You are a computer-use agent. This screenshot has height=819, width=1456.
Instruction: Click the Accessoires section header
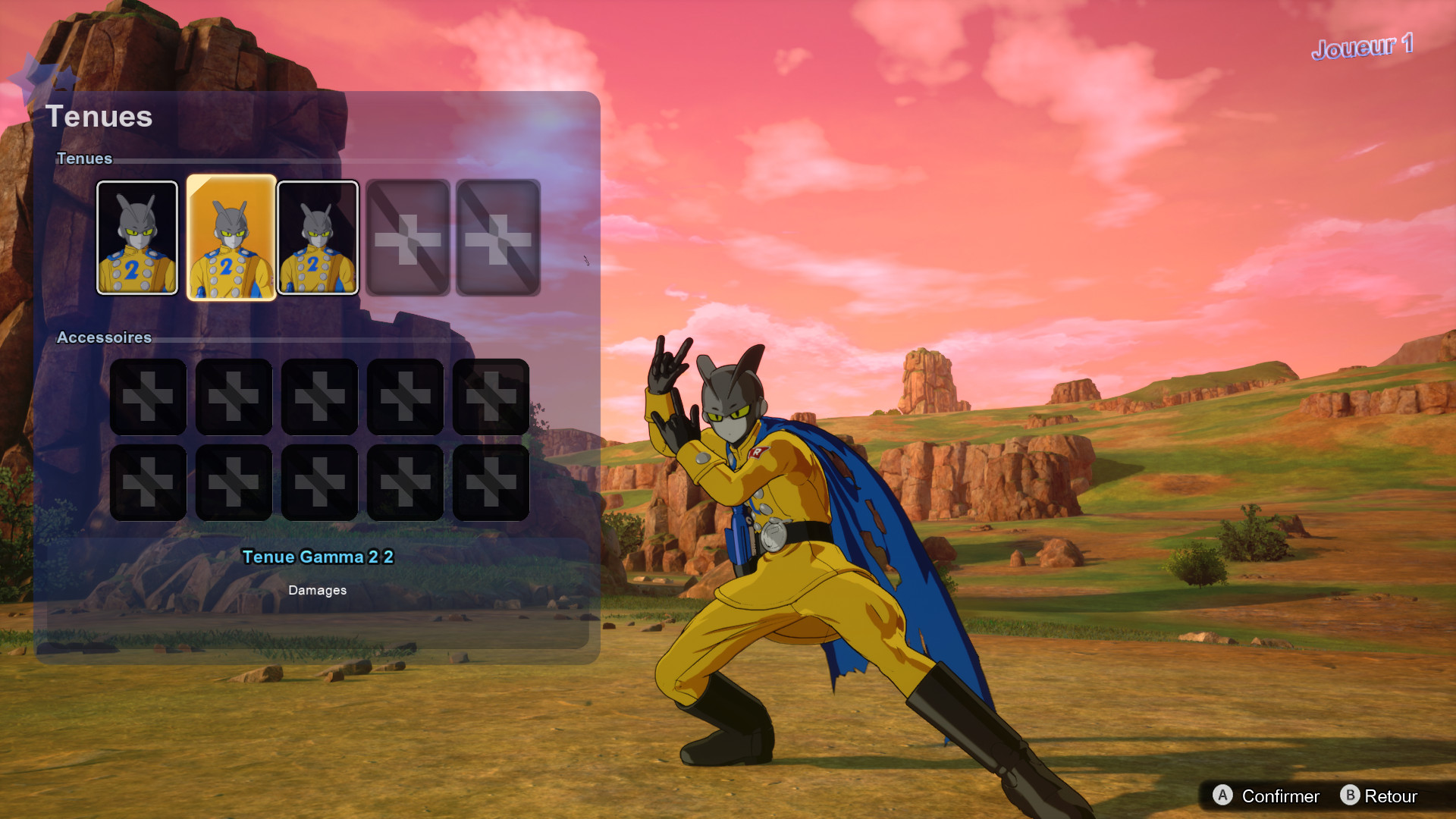(x=104, y=337)
